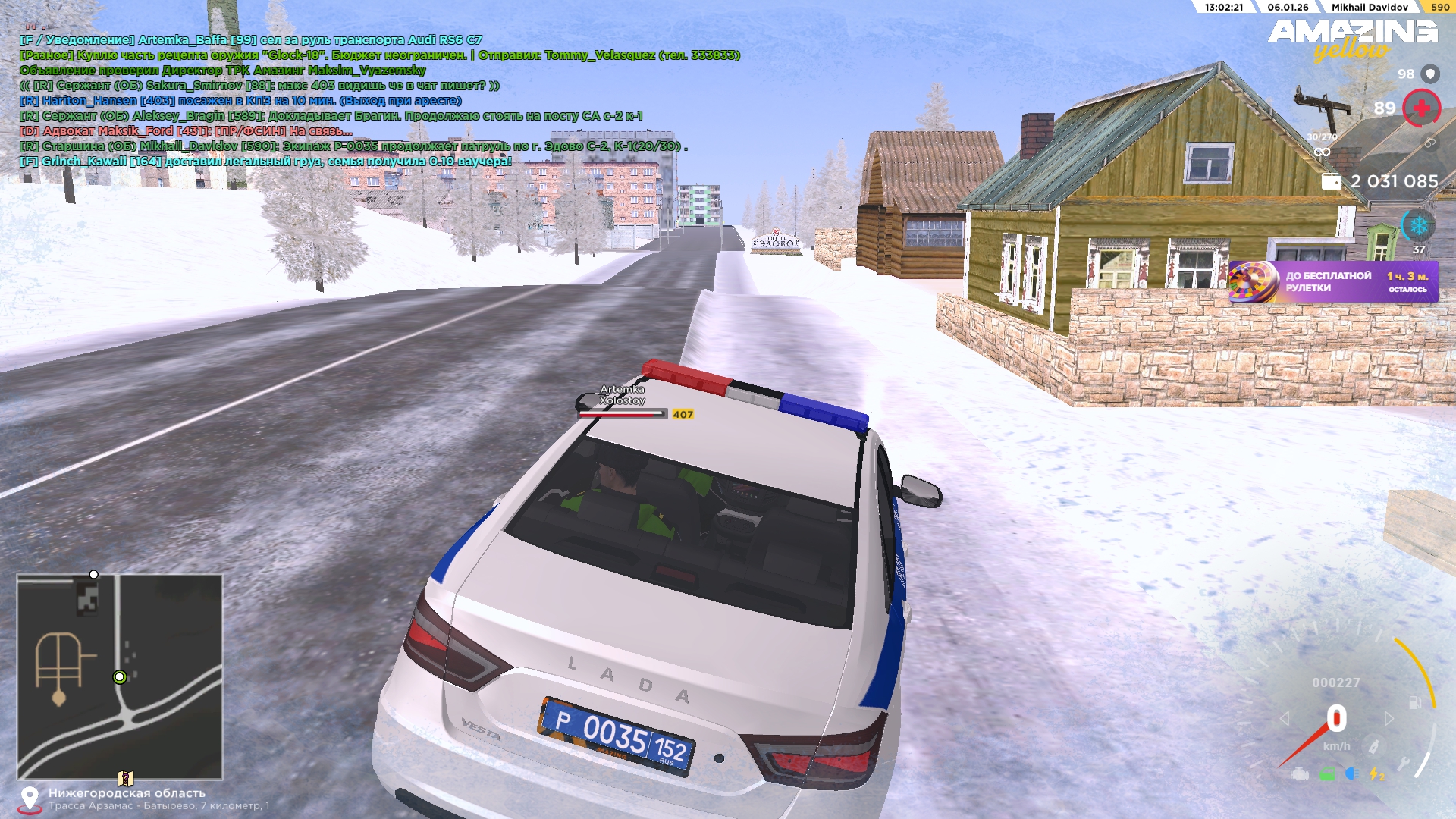Click the red cross health icon
Image resolution: width=1456 pixels, height=819 pixels.
point(1421,108)
